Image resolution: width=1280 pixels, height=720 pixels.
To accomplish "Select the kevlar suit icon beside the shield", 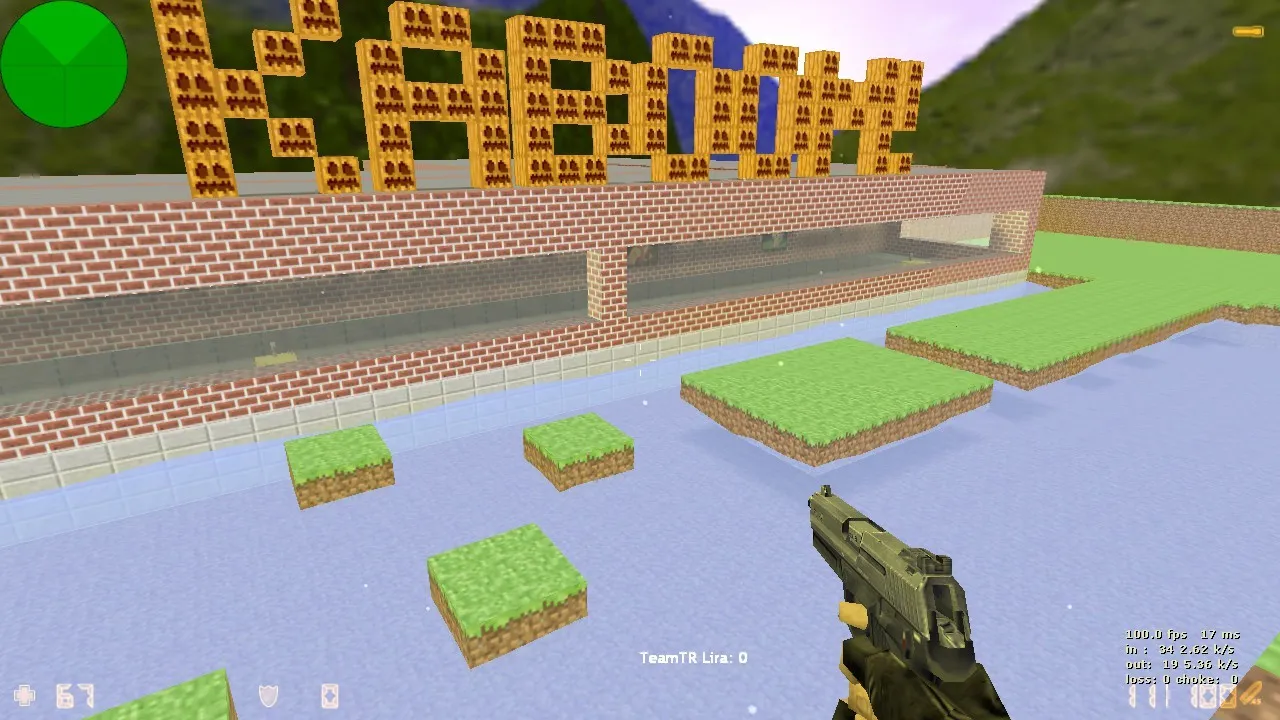I will coord(330,695).
